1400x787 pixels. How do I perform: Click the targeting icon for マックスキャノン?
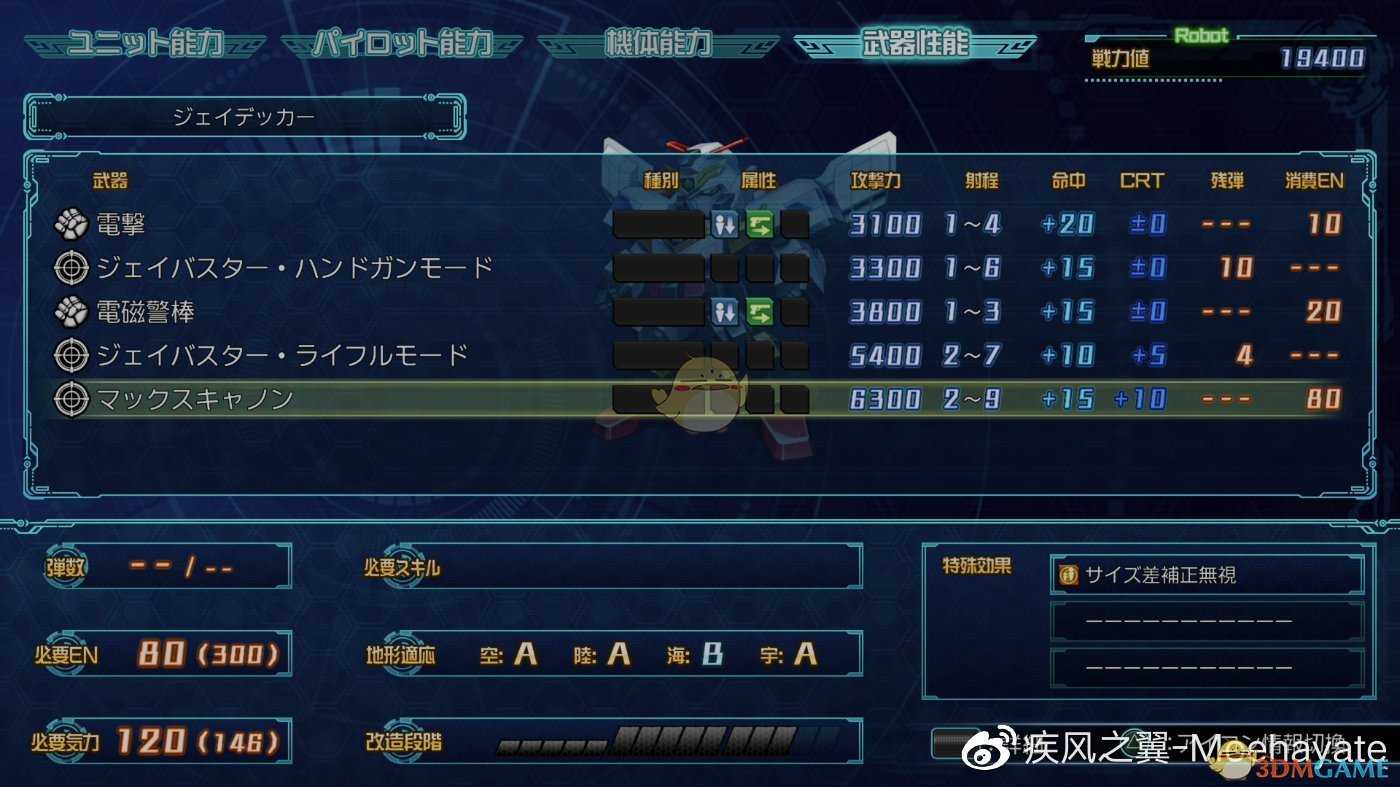coord(70,398)
